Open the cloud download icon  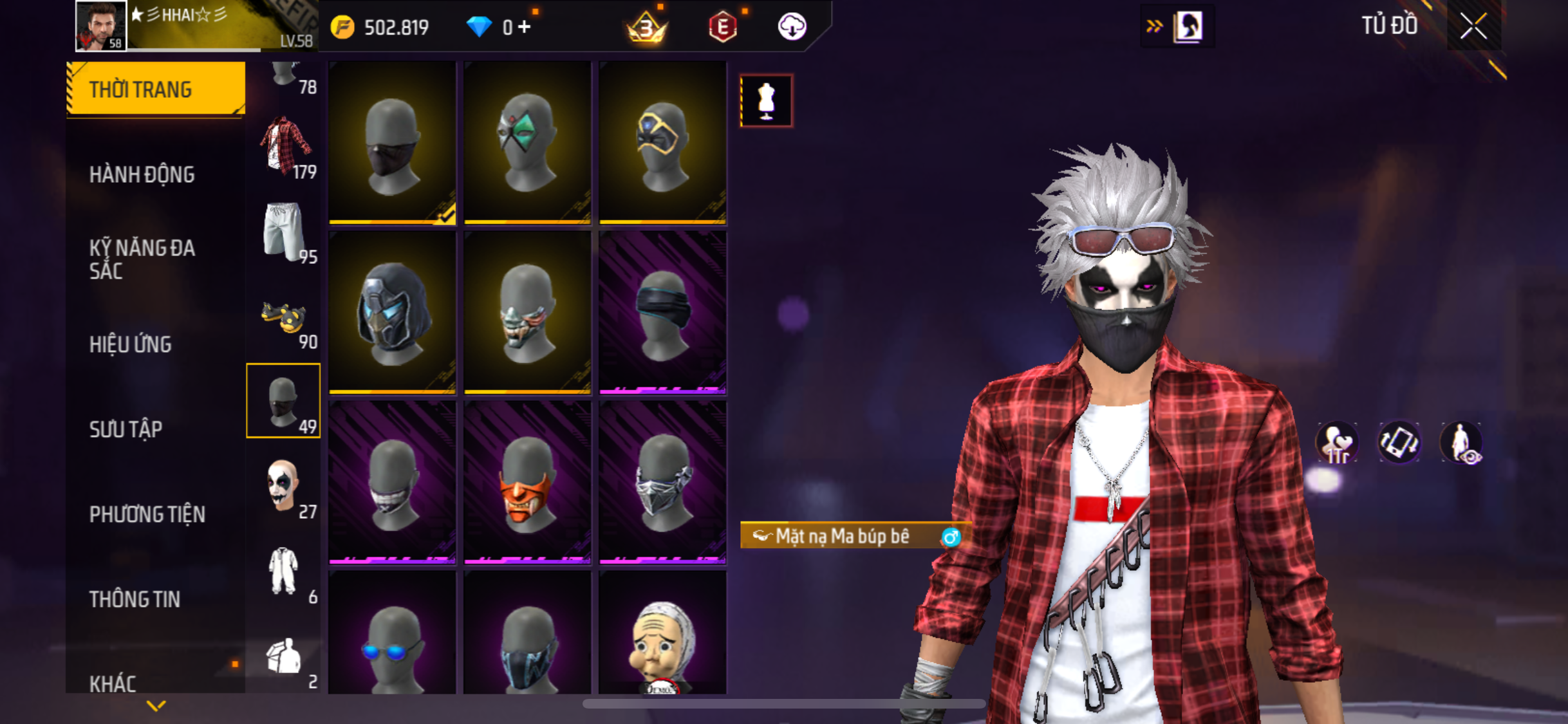[792, 27]
